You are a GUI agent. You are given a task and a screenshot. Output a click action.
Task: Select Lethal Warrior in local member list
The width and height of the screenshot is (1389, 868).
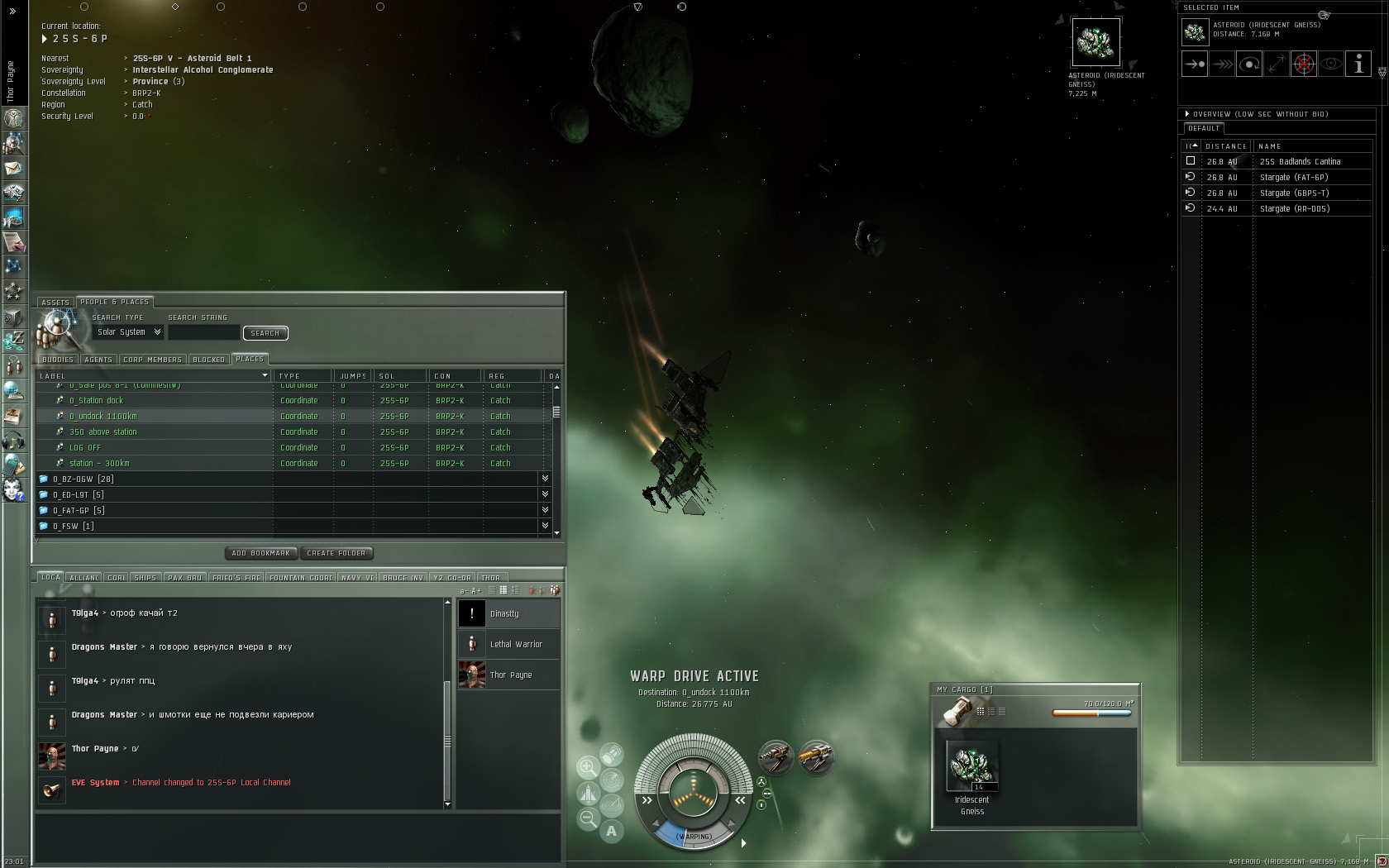pyautogui.click(x=516, y=645)
